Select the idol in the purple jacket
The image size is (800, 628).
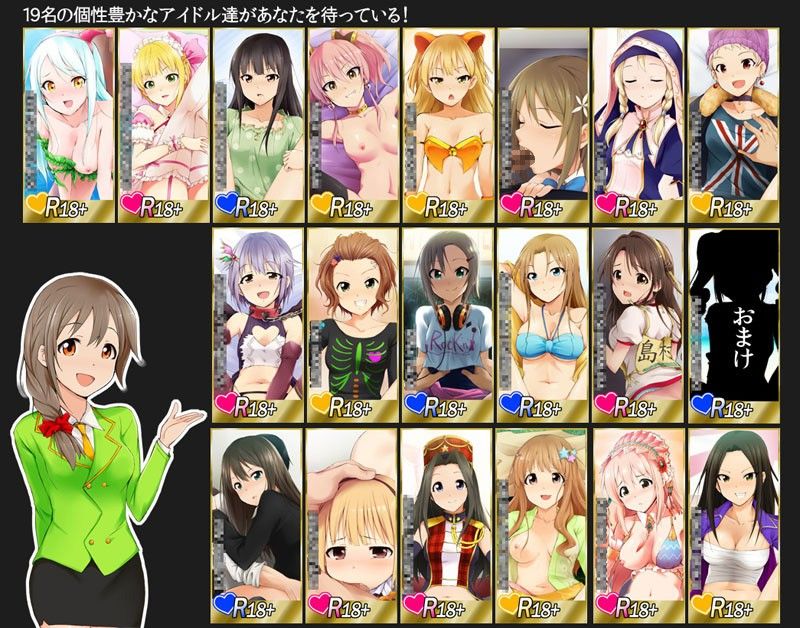[733, 522]
